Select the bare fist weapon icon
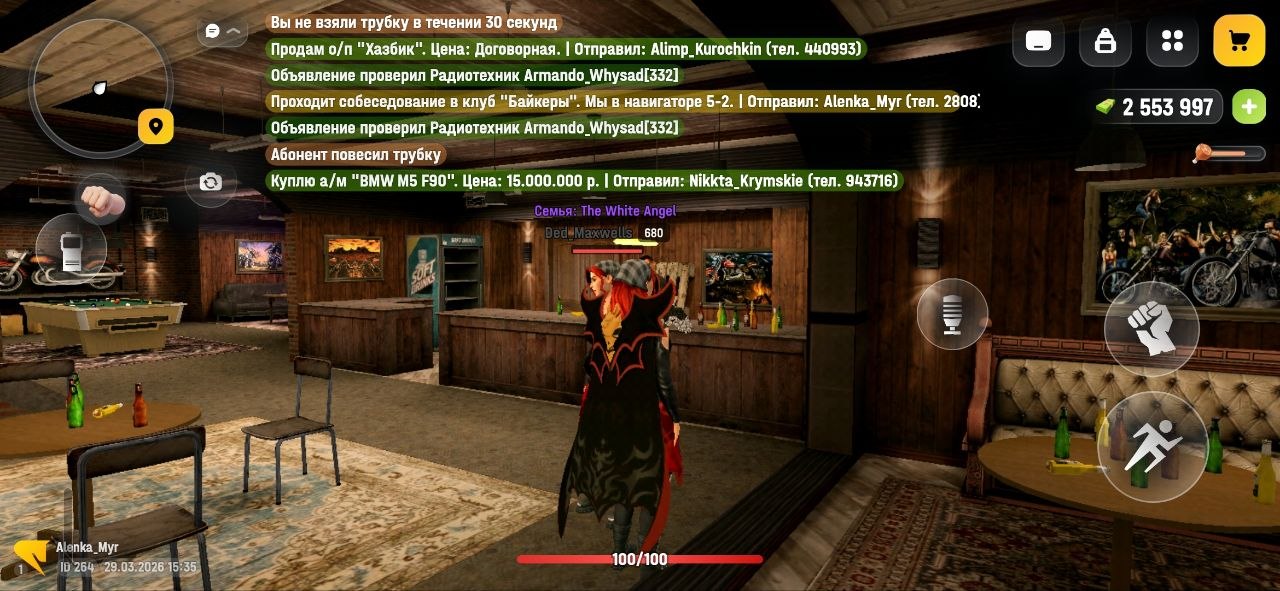Viewport: 1280px width, 591px height. 101,201
